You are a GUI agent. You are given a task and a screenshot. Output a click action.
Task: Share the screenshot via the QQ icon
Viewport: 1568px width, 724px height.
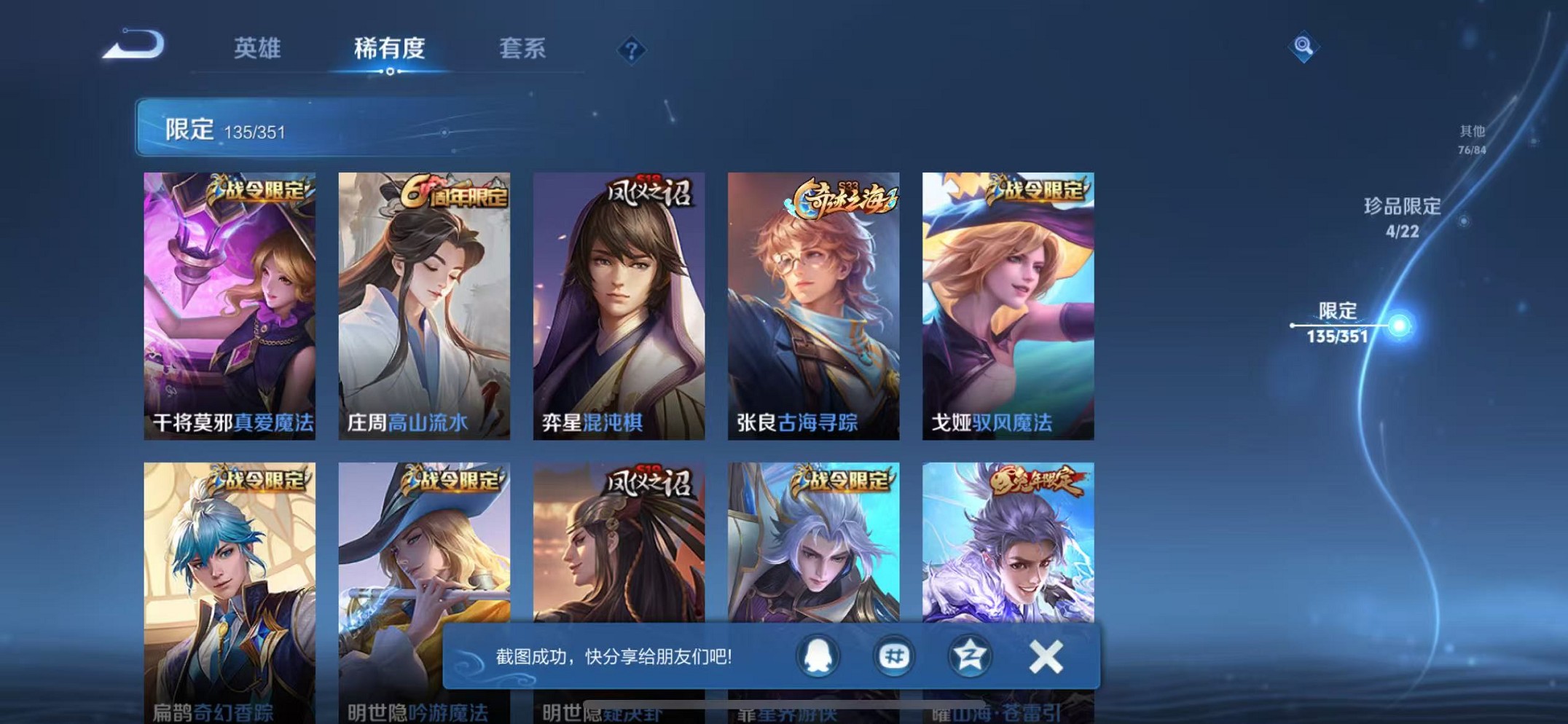pos(818,655)
